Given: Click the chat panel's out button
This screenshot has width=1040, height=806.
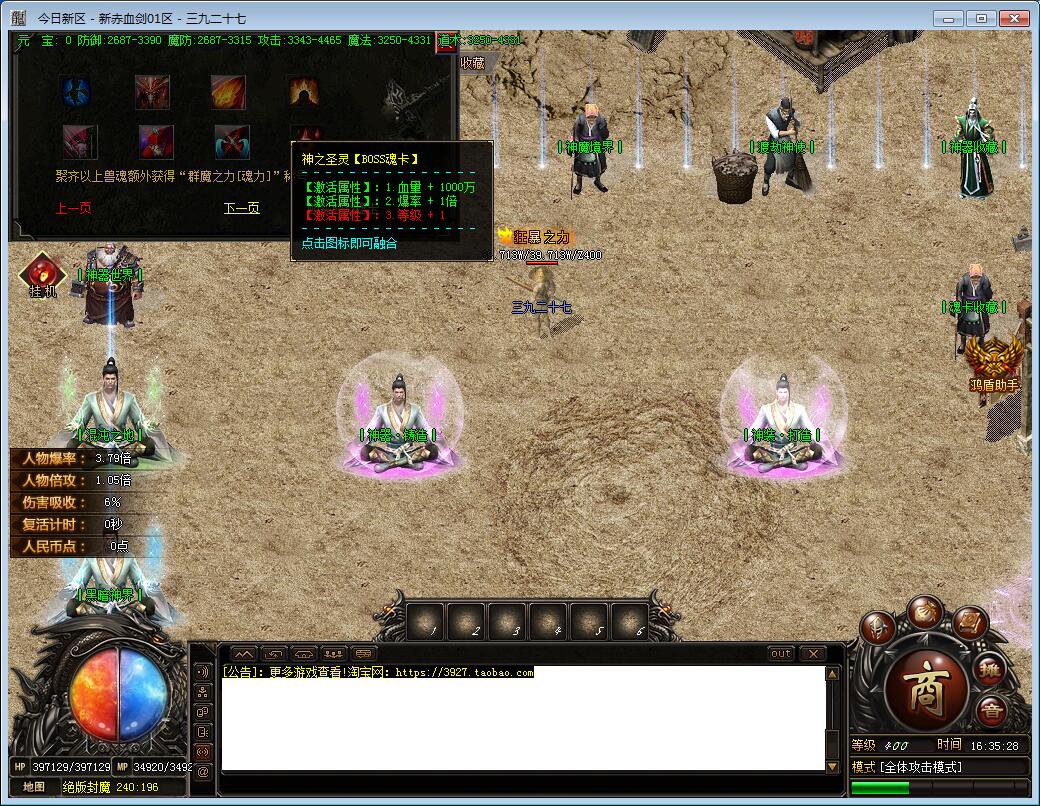Looking at the screenshot, I should (781, 654).
